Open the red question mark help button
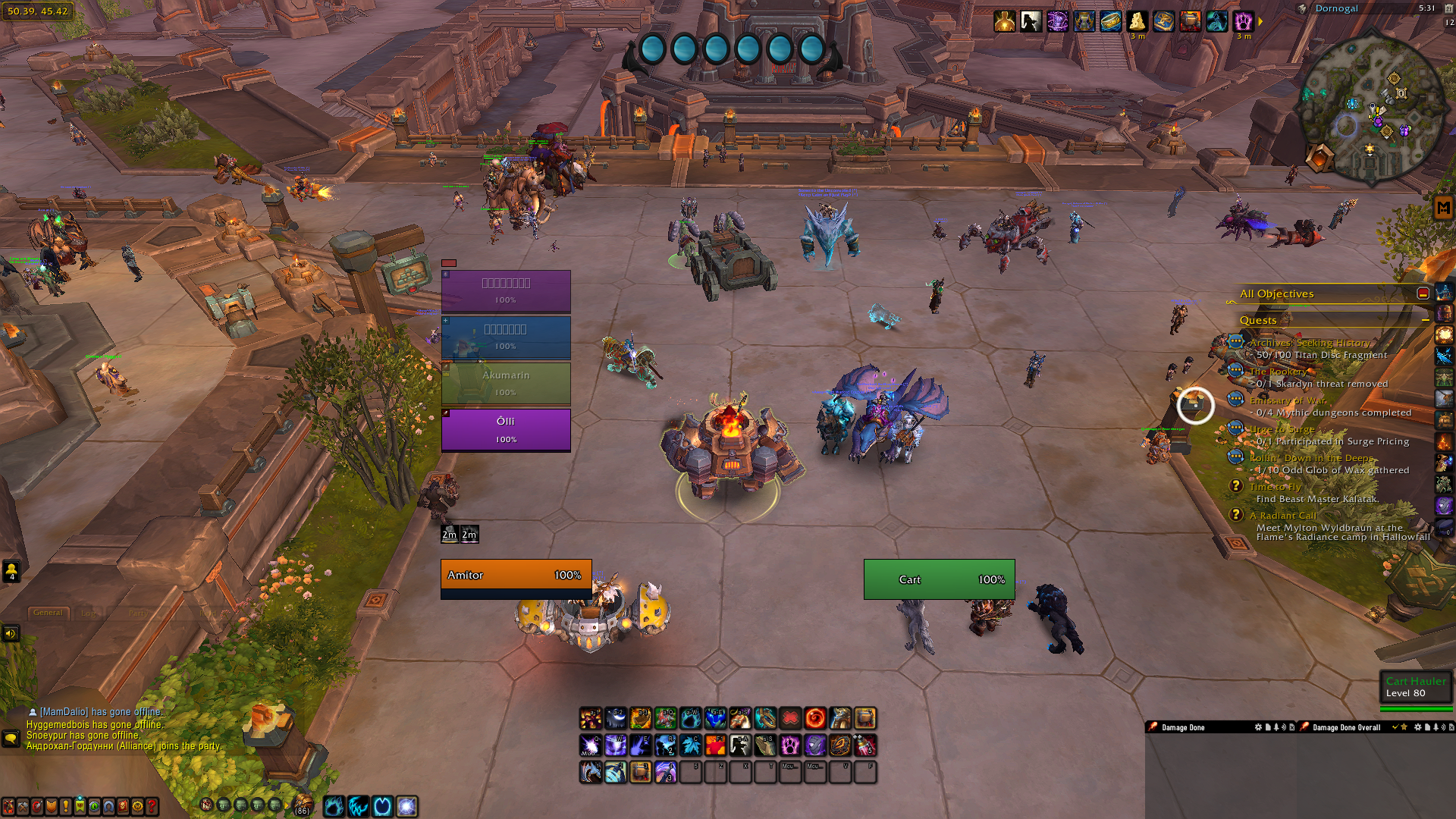 pyautogui.click(x=152, y=806)
